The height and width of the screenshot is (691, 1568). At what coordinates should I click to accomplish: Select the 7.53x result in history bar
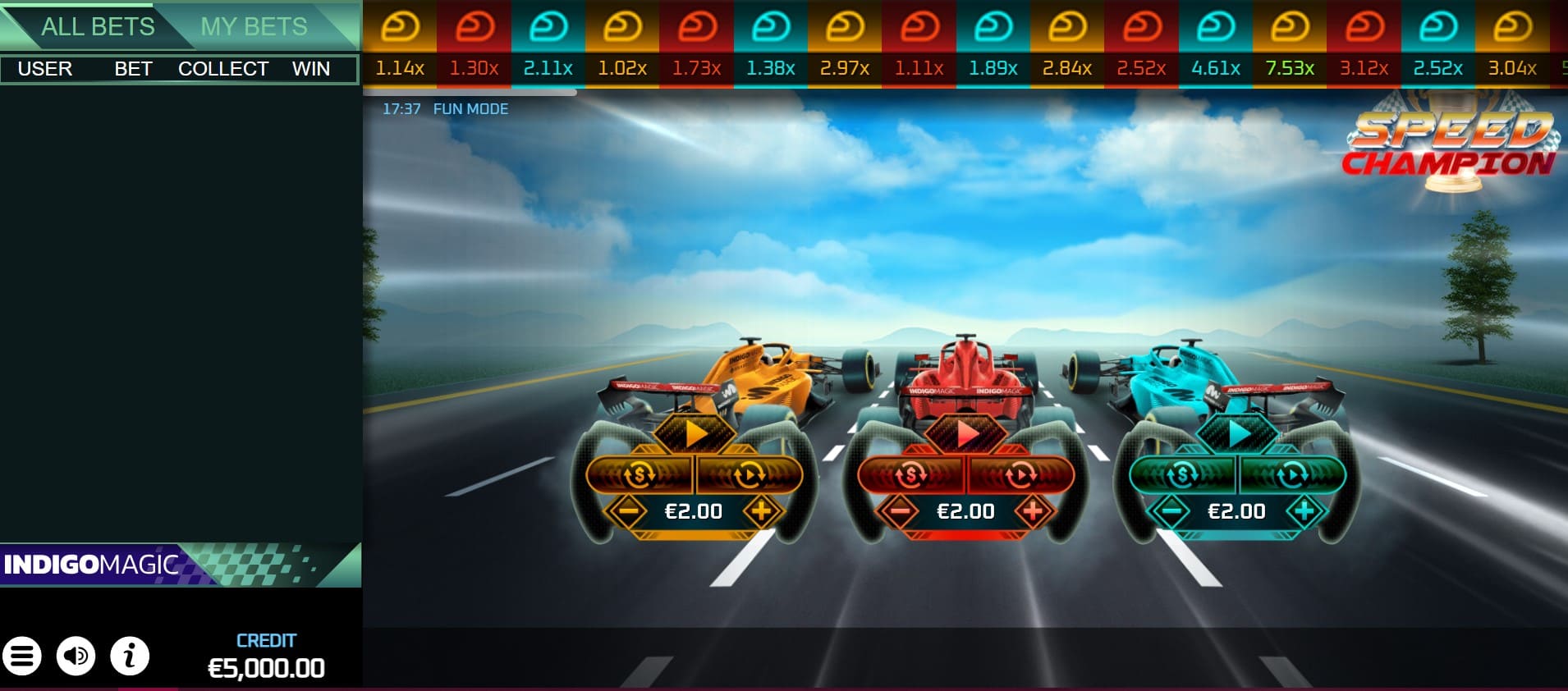click(x=1290, y=45)
